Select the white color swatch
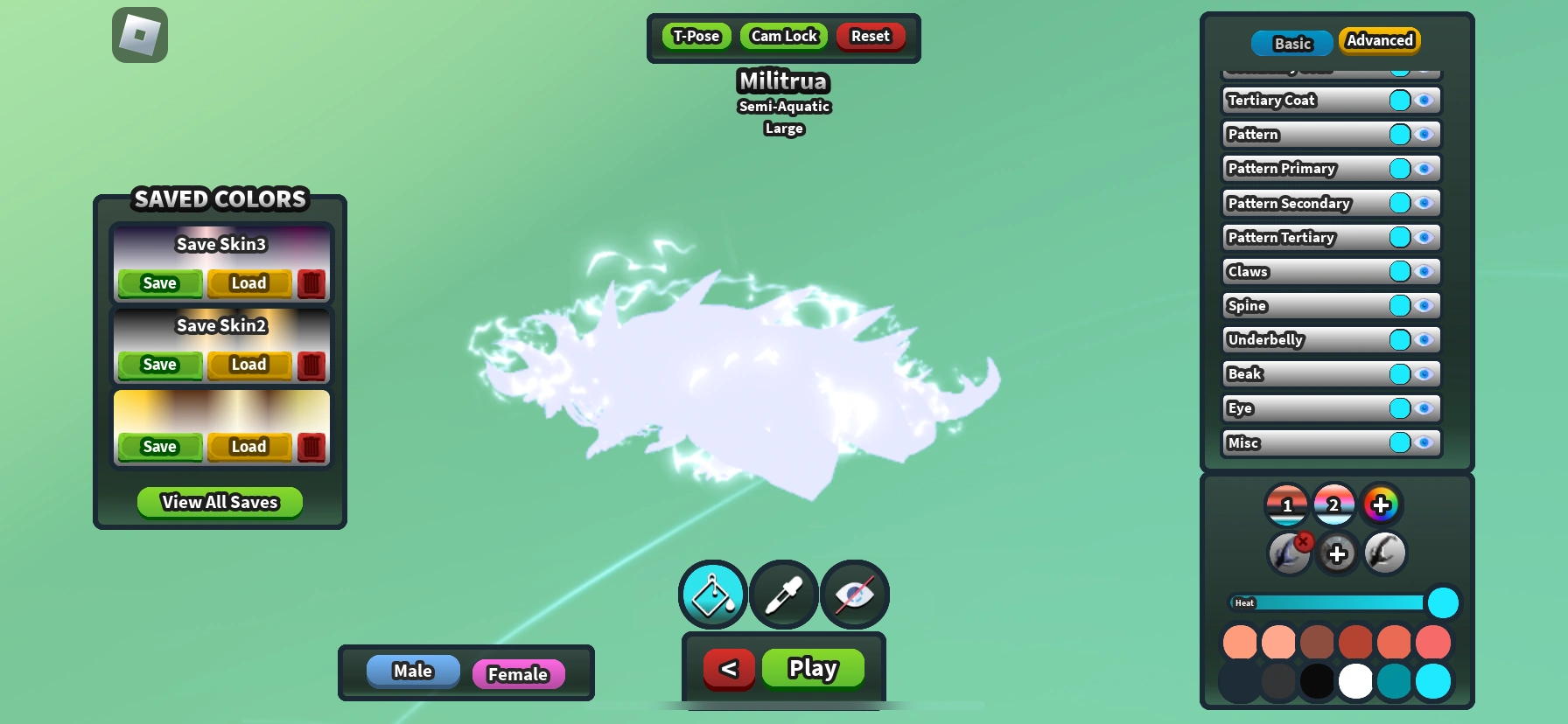This screenshot has width=1568, height=724. (x=1355, y=681)
